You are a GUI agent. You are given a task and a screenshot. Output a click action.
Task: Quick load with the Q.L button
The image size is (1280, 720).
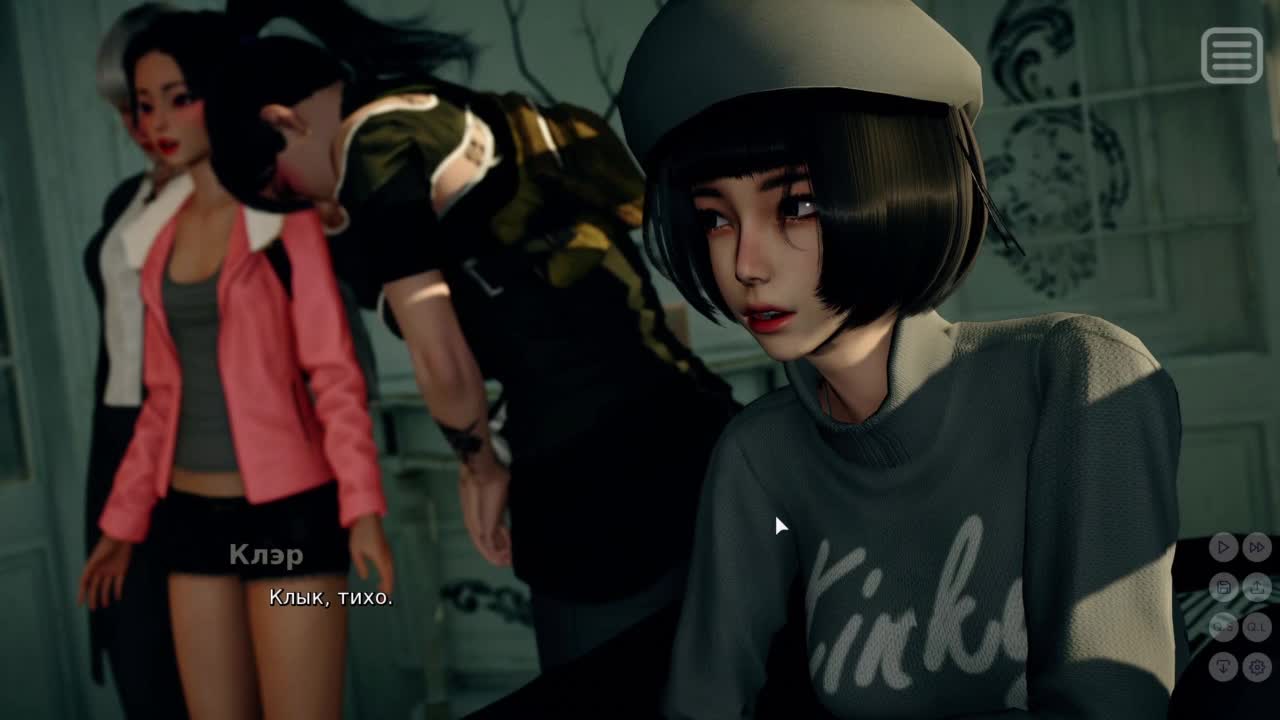(1257, 627)
